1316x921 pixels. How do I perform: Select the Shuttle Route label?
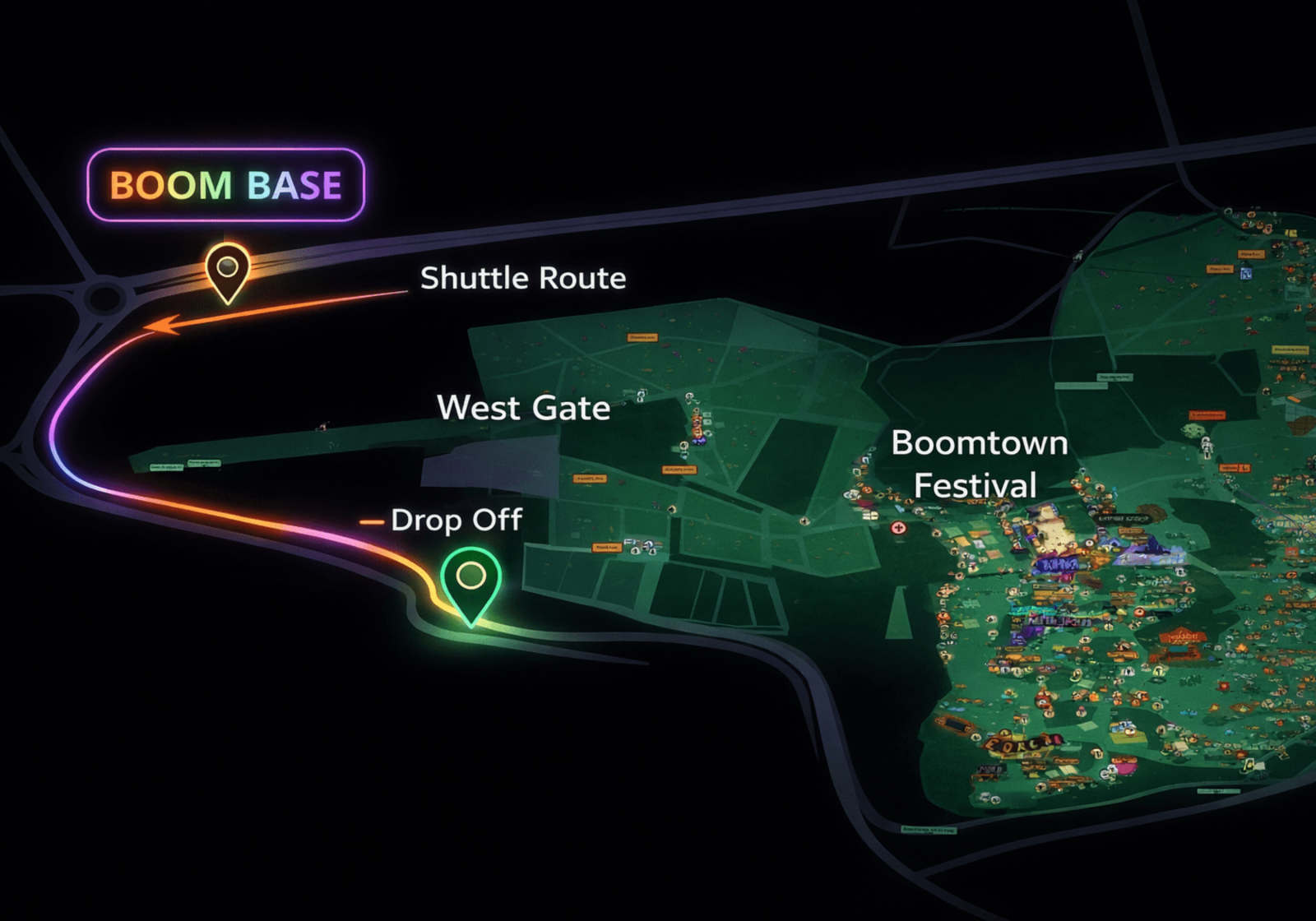(523, 278)
